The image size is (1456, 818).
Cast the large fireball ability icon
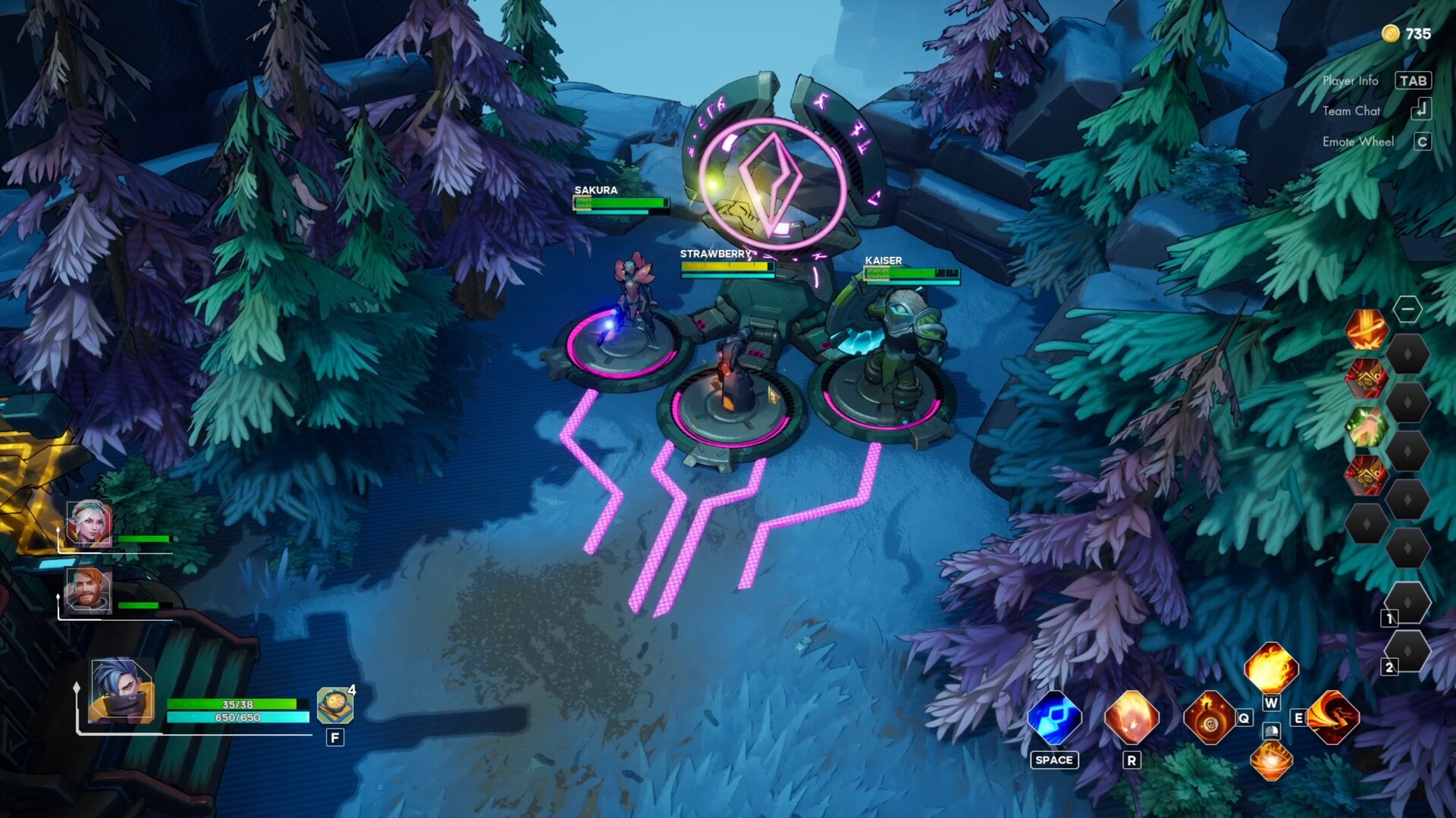pos(1271,669)
